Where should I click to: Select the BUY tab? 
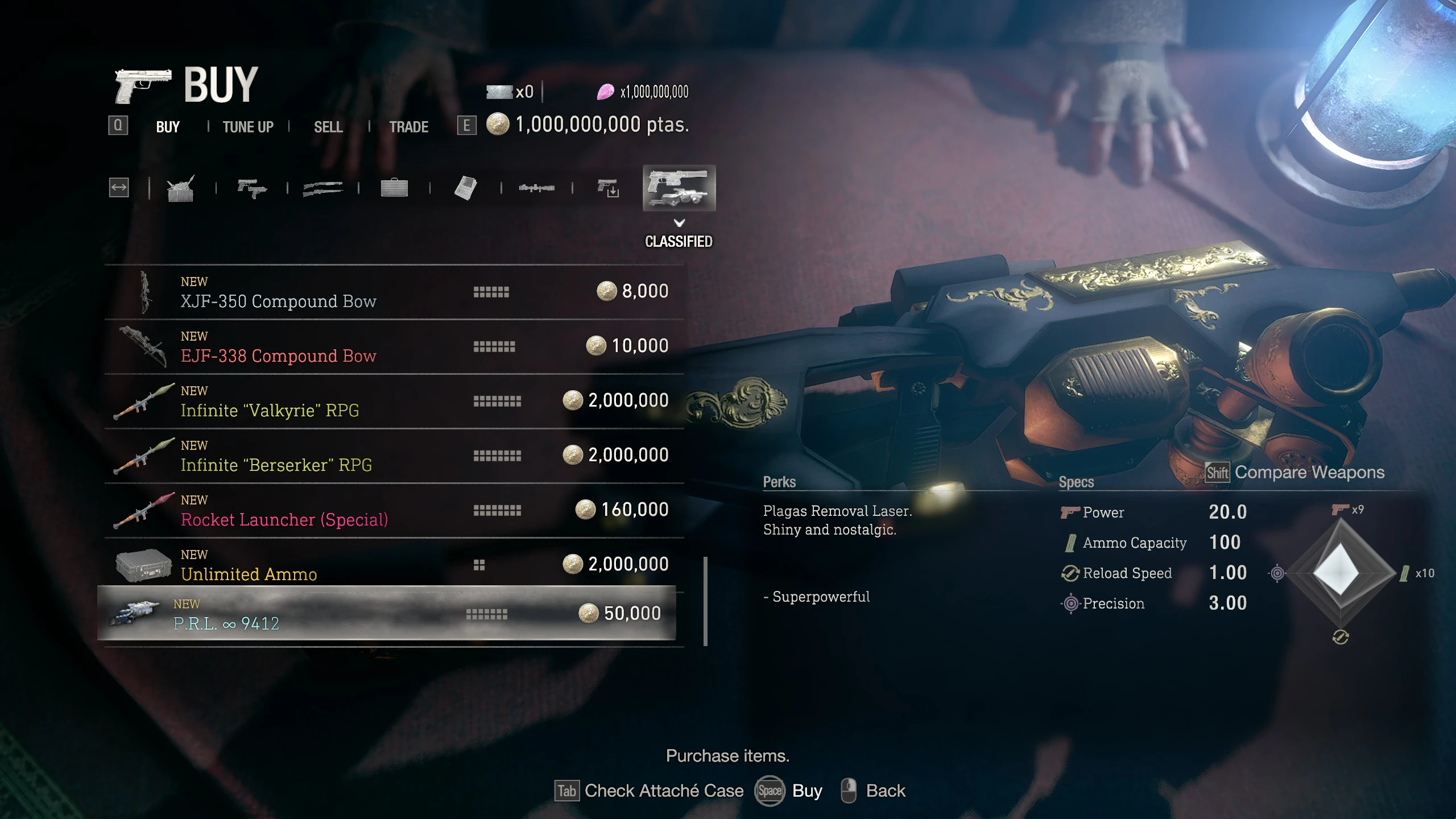[168, 126]
